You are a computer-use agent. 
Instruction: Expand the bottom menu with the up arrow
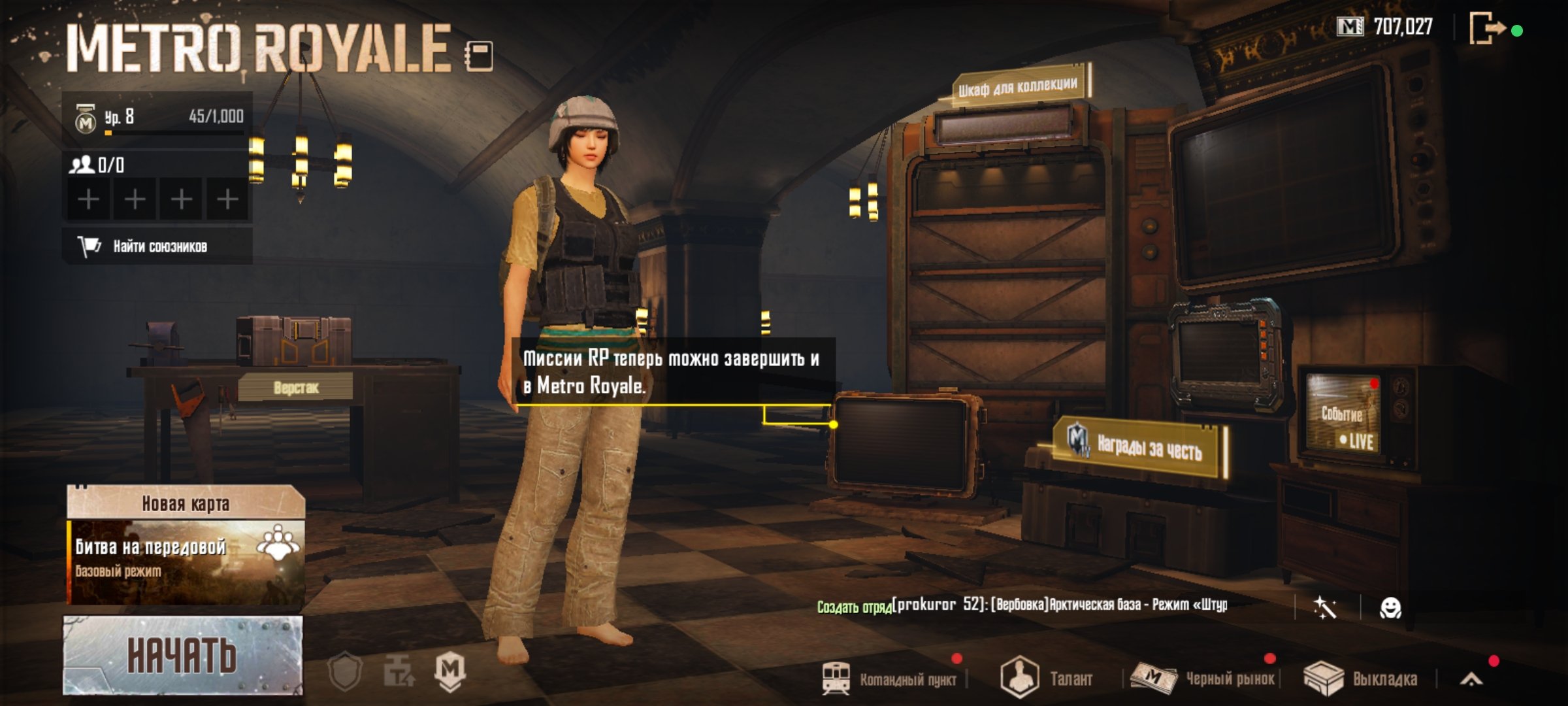(1471, 680)
